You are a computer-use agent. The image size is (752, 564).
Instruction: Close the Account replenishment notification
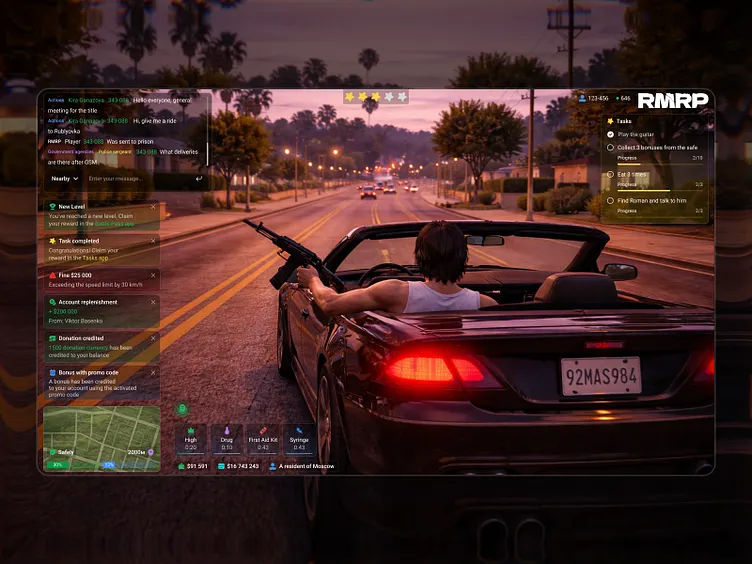click(x=153, y=302)
